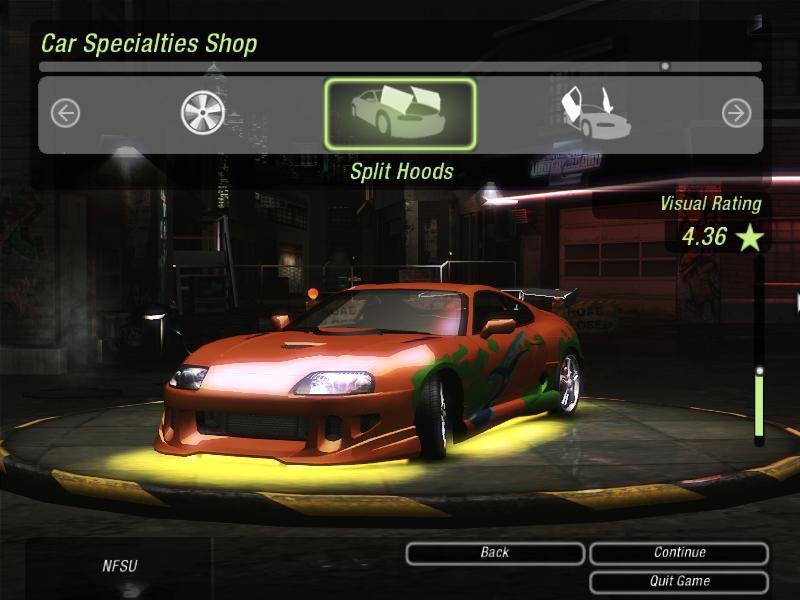Choose Quit Game
The width and height of the screenshot is (800, 600).
(679, 581)
